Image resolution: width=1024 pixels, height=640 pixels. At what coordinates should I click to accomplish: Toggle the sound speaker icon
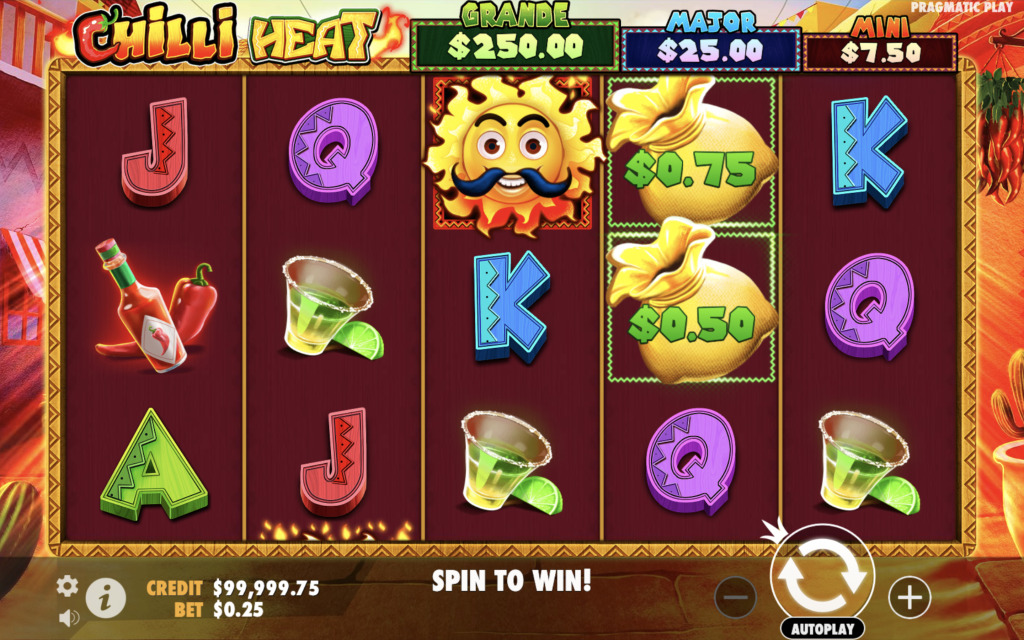68,618
